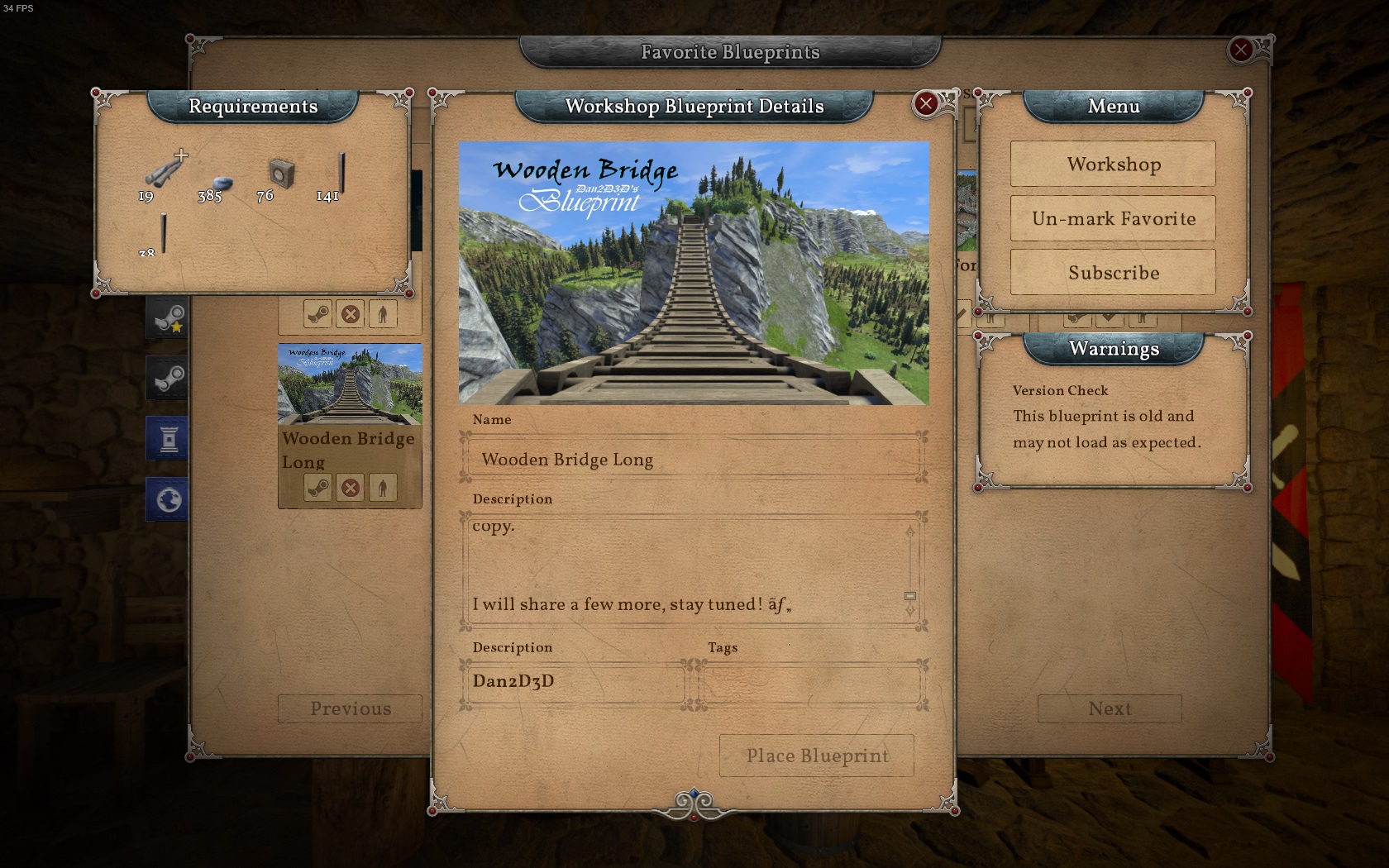This screenshot has width=1389, height=868.
Task: Click the Tags field
Action: (812, 683)
